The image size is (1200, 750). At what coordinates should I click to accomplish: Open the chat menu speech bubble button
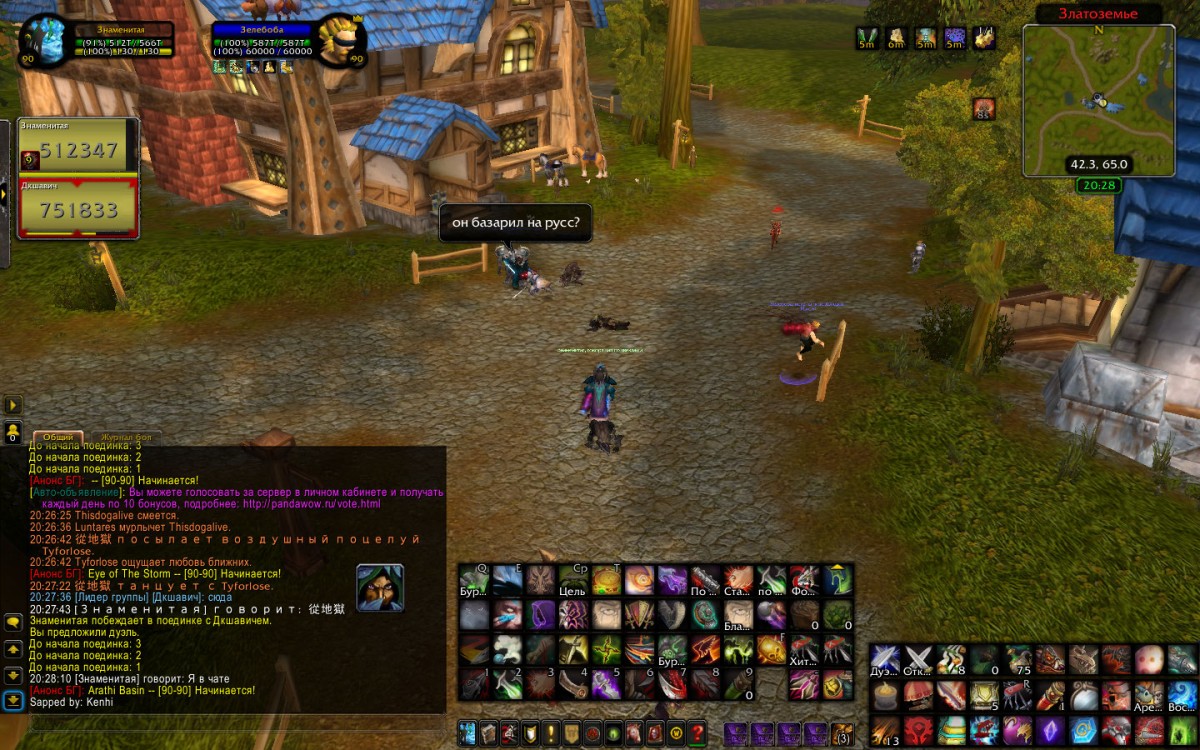click(13, 622)
